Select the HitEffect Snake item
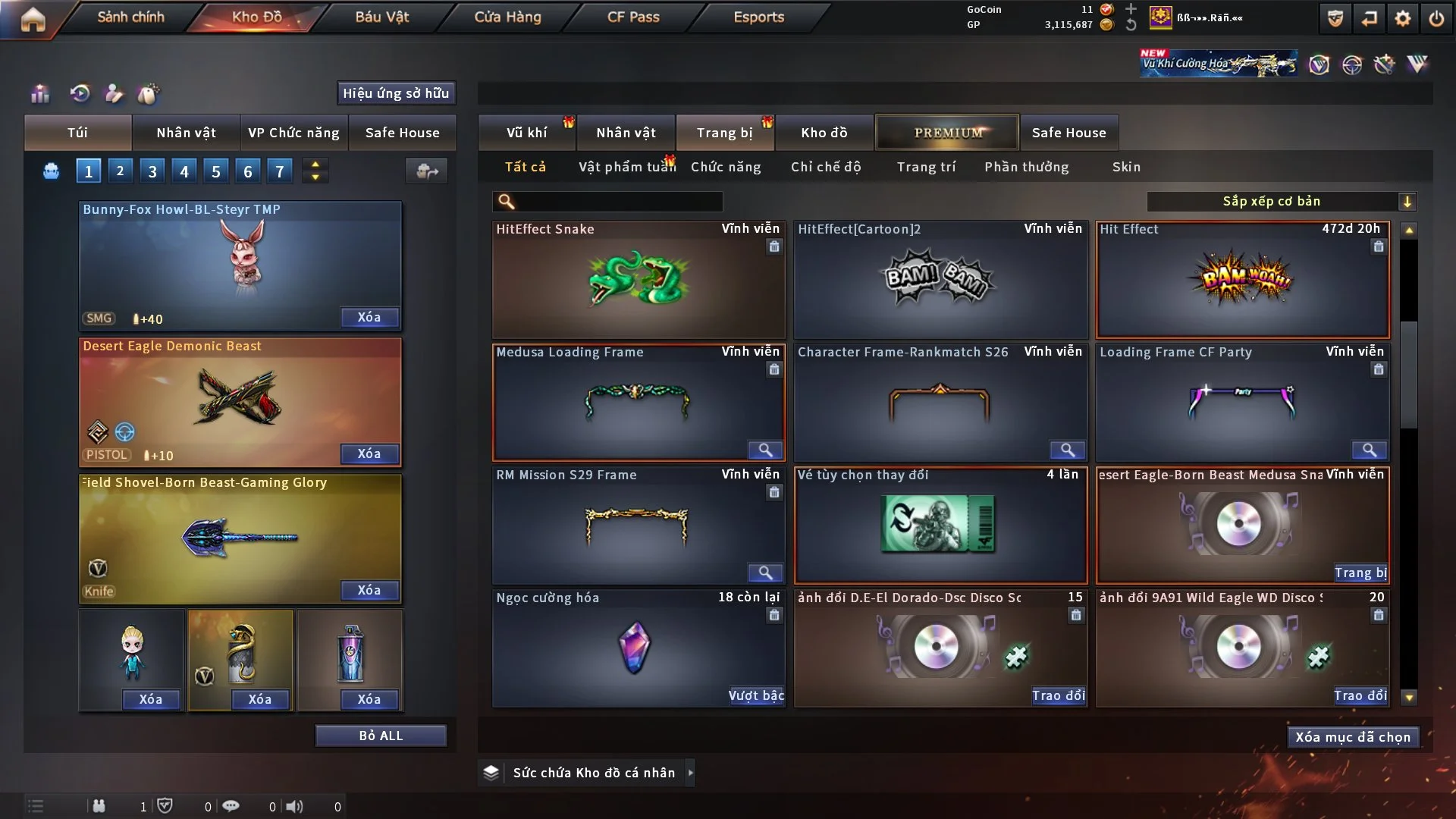 tap(638, 281)
